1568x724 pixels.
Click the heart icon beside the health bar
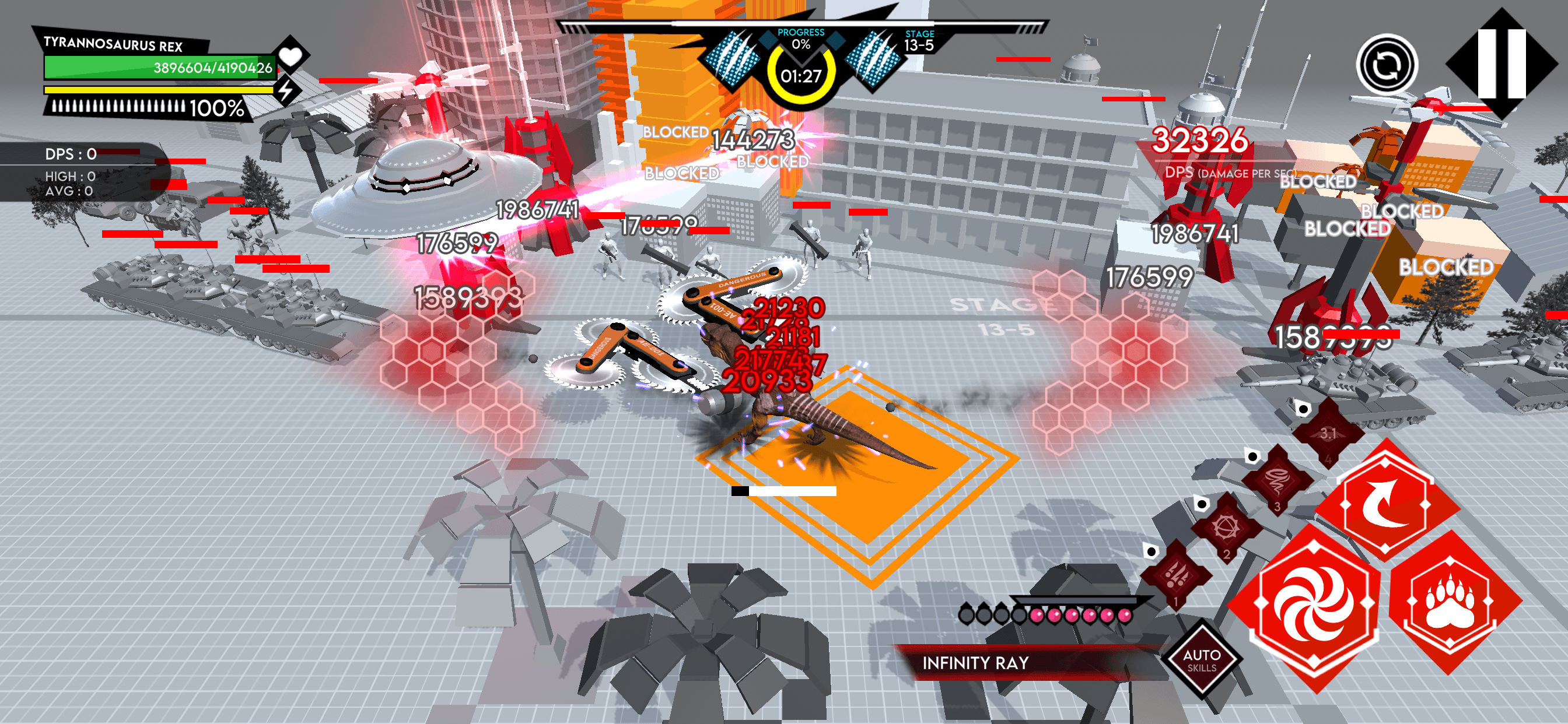(x=292, y=56)
